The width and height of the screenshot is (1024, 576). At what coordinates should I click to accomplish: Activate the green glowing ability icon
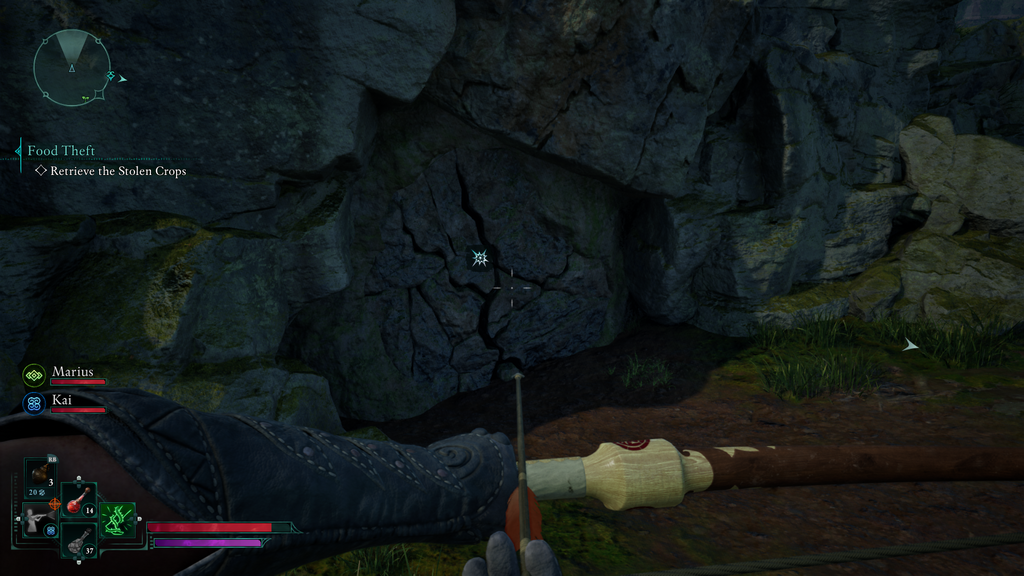click(x=118, y=519)
